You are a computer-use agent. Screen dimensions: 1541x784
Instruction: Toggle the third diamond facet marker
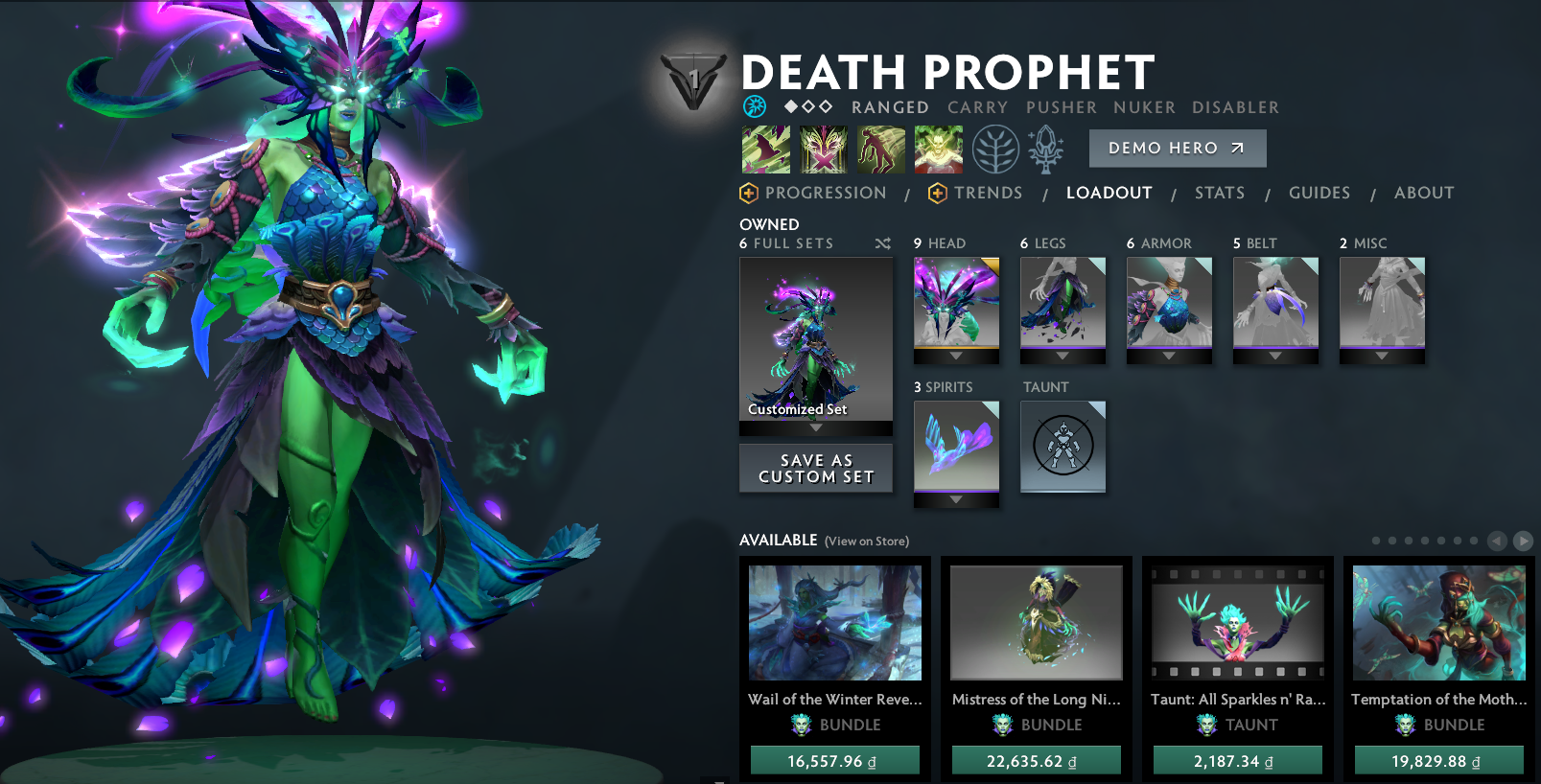827,106
